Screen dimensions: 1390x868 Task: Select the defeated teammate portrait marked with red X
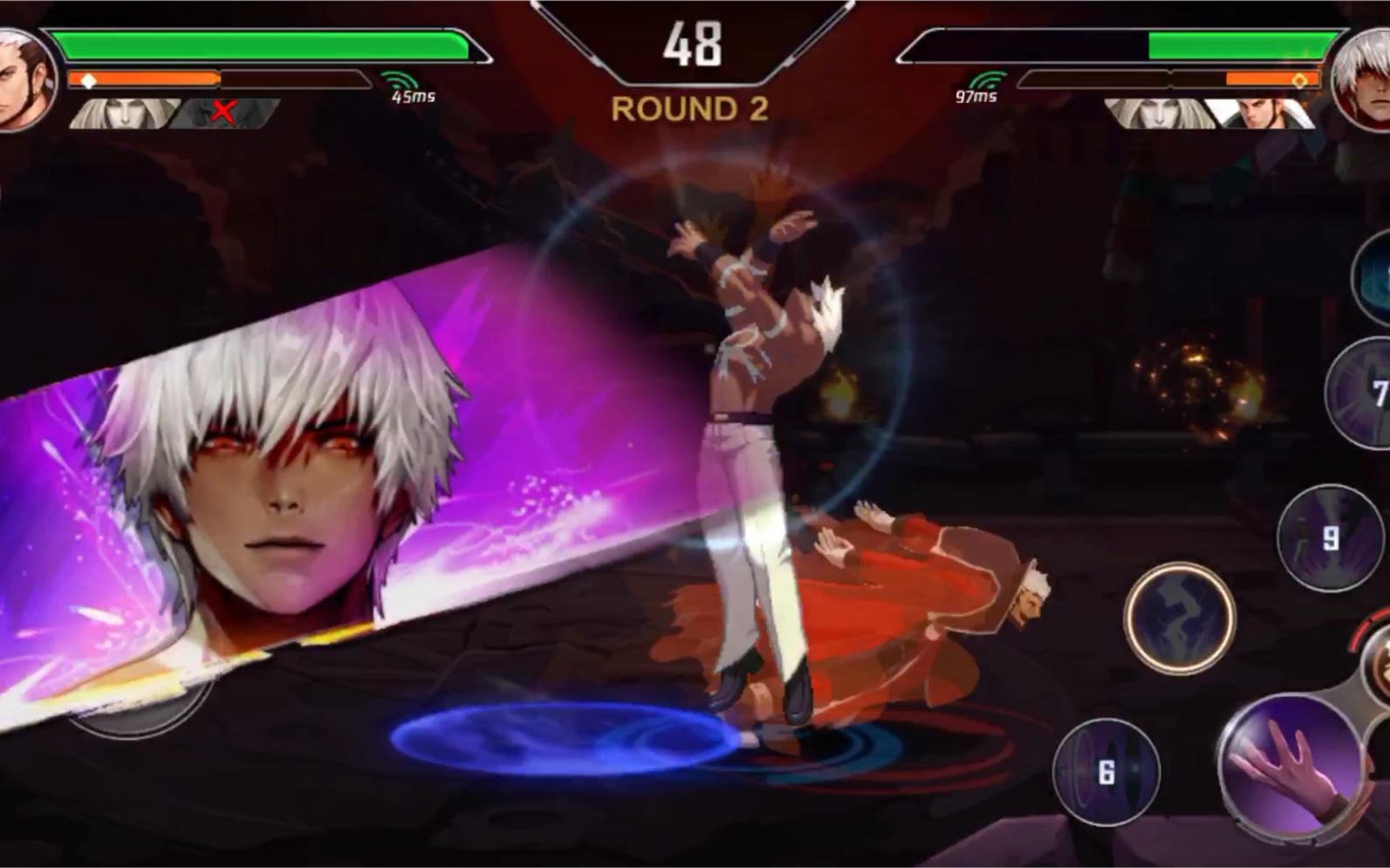(x=225, y=113)
